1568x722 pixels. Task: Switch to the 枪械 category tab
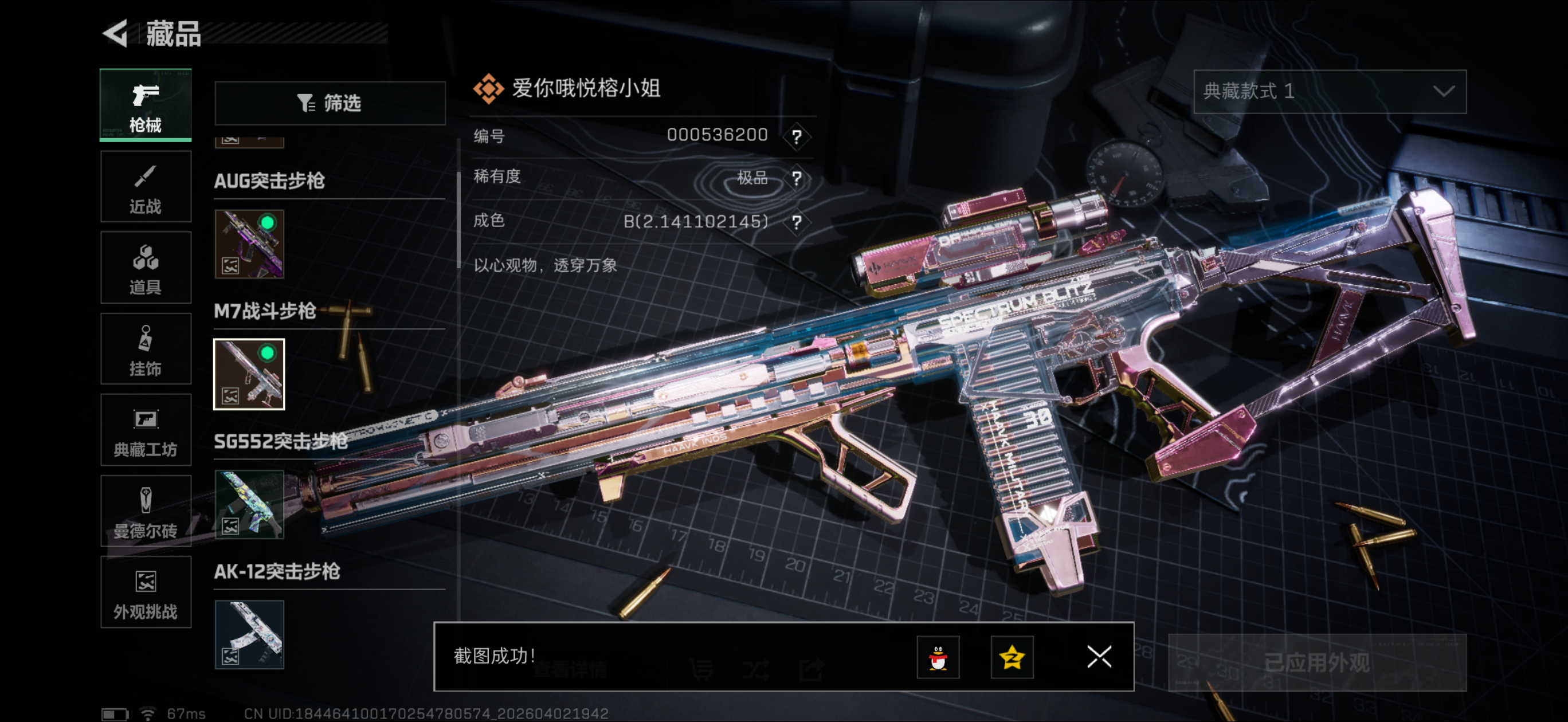(x=146, y=105)
